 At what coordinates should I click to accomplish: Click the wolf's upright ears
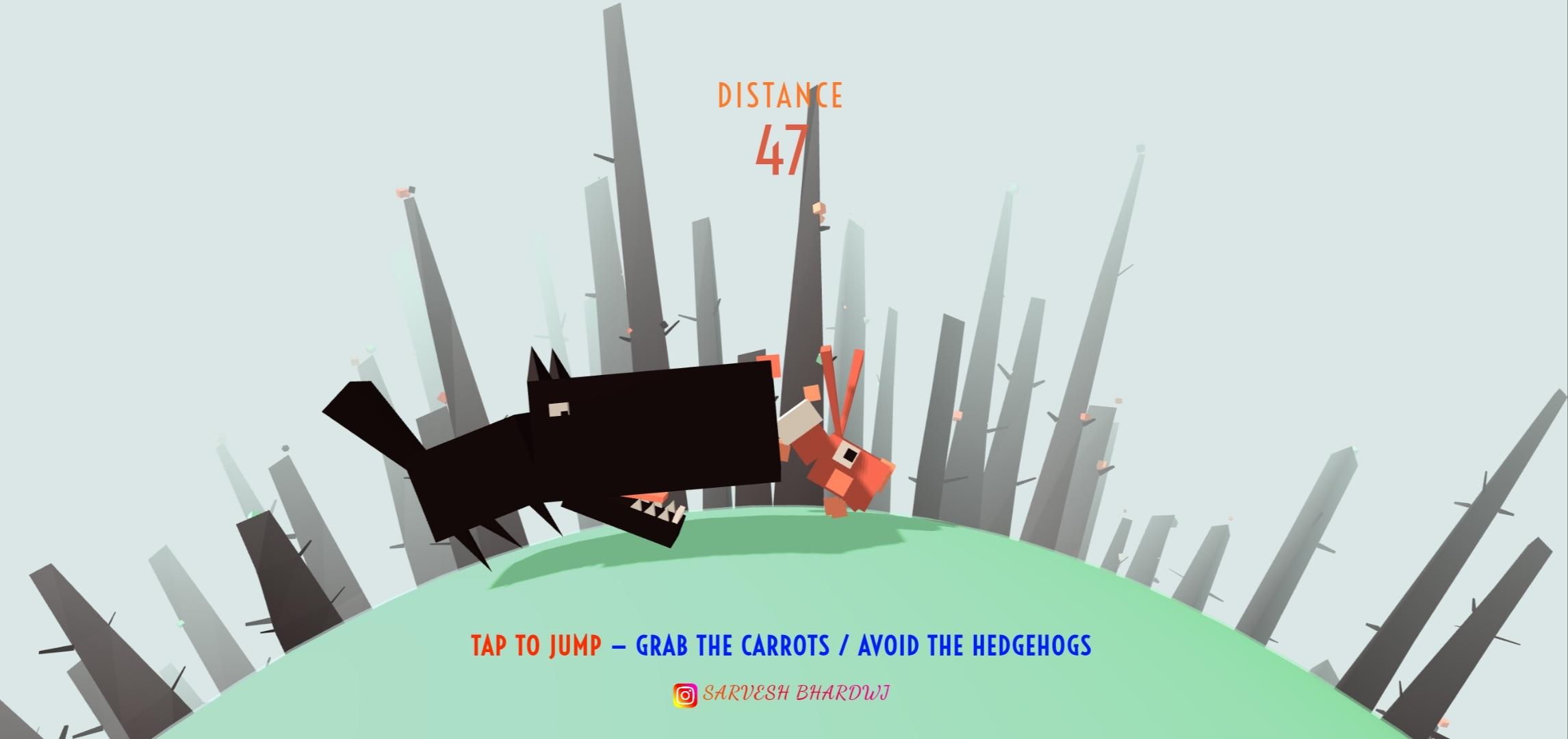(x=544, y=366)
